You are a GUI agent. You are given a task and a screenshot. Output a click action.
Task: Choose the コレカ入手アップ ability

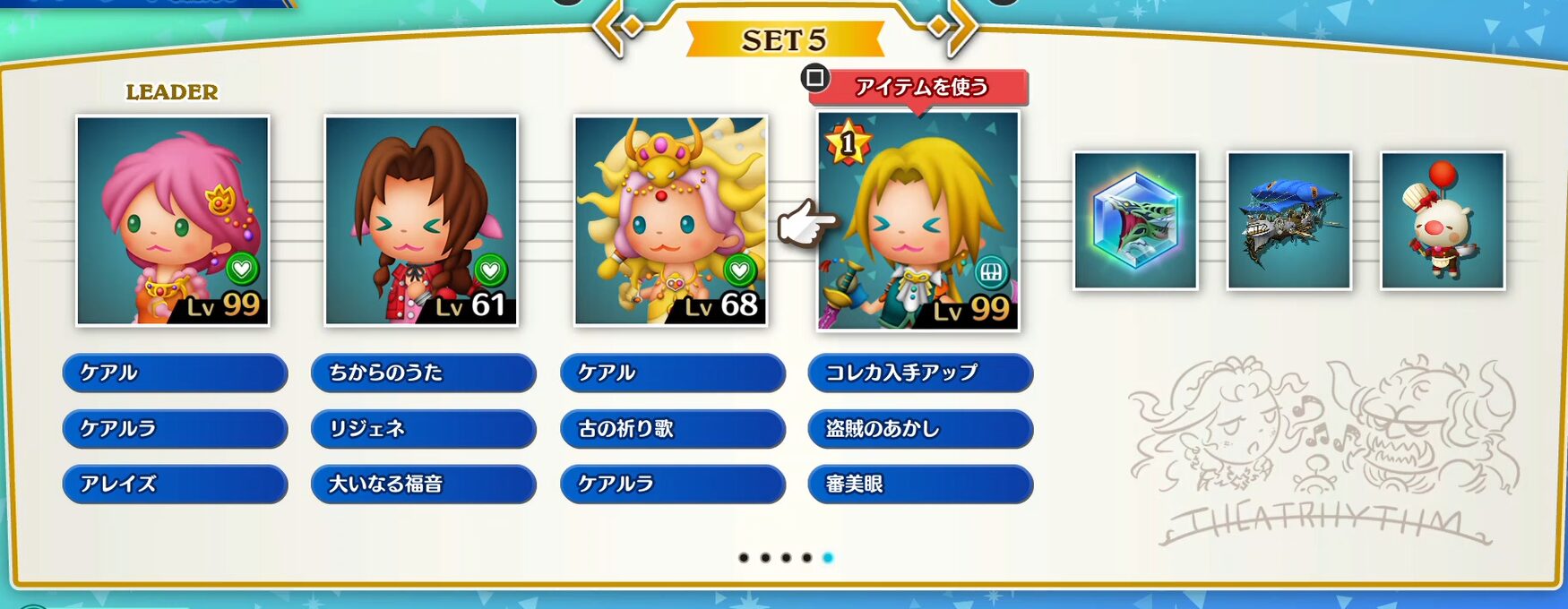tap(920, 373)
